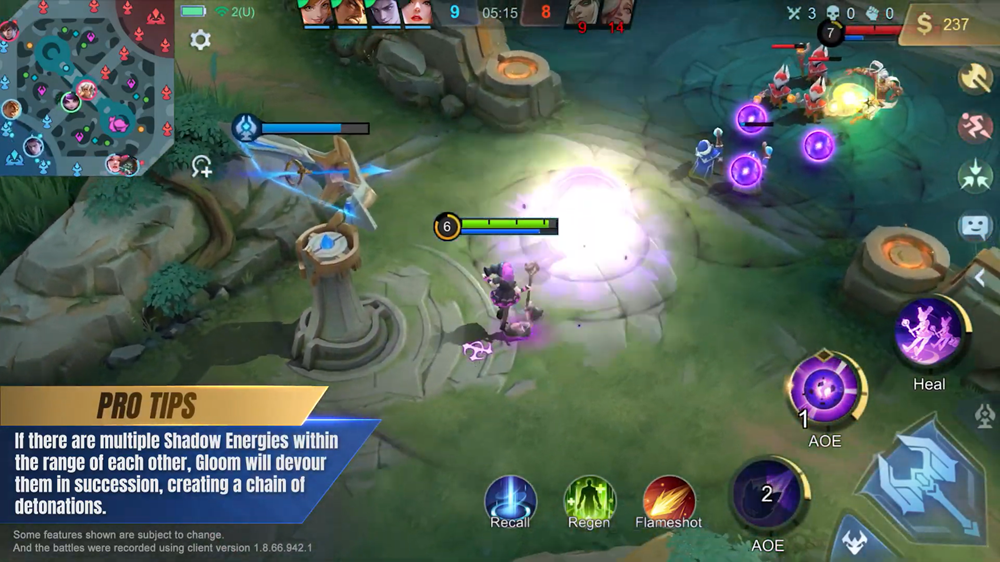
Task: Open the gear settings menu
Action: (200, 40)
